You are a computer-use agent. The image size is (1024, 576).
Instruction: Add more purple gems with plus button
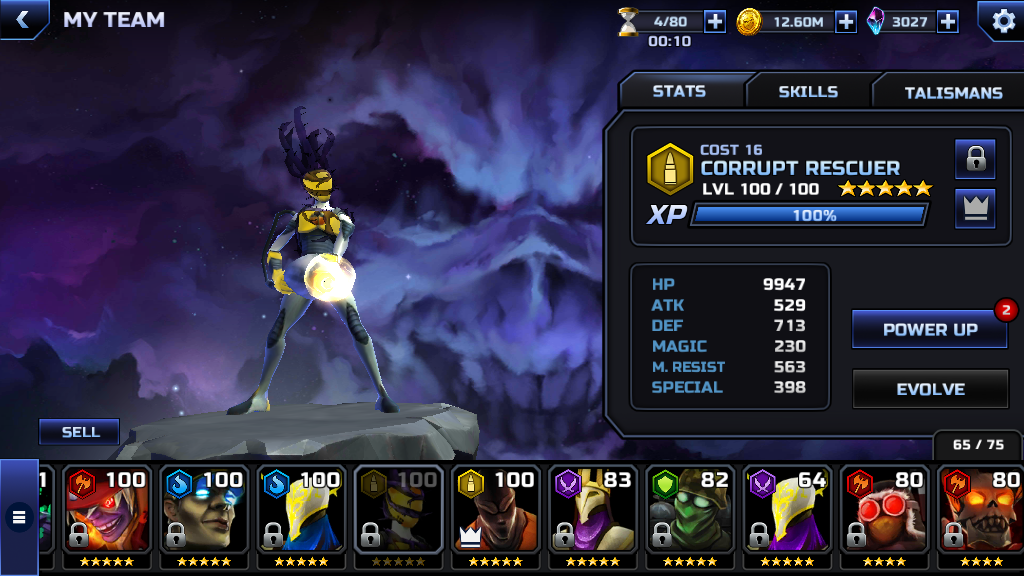(948, 21)
